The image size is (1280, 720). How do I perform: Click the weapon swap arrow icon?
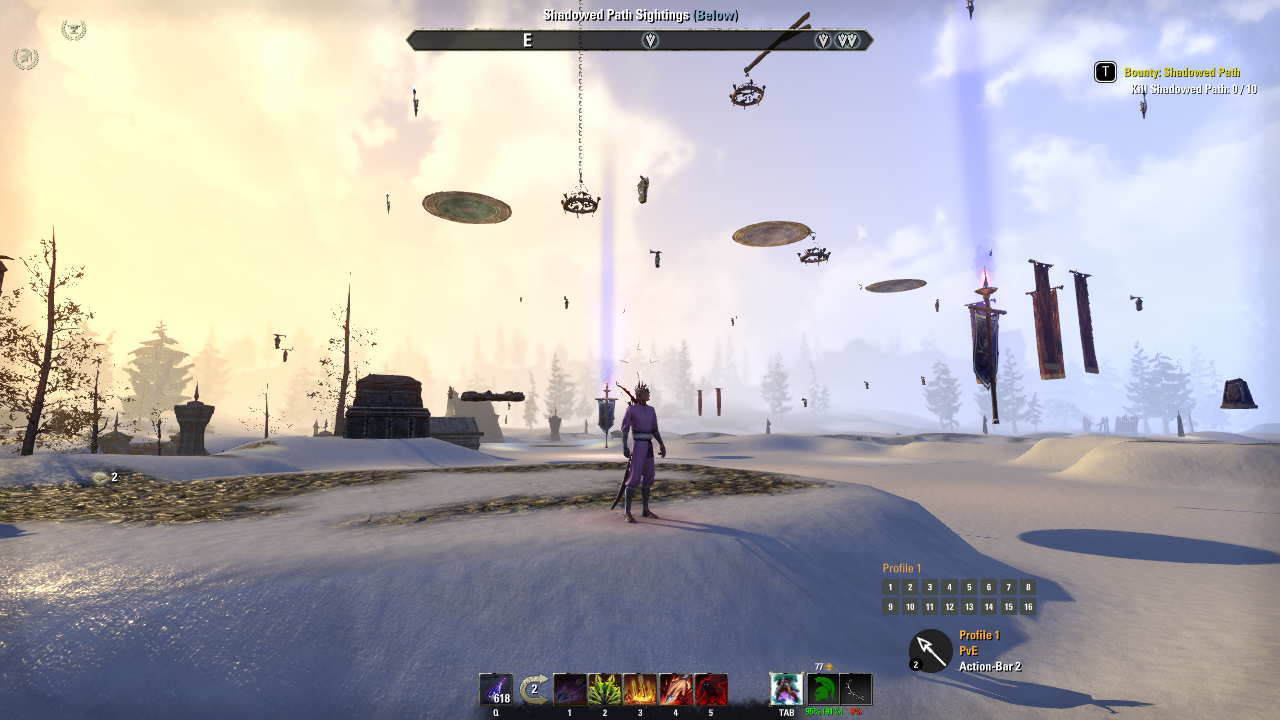pos(534,689)
